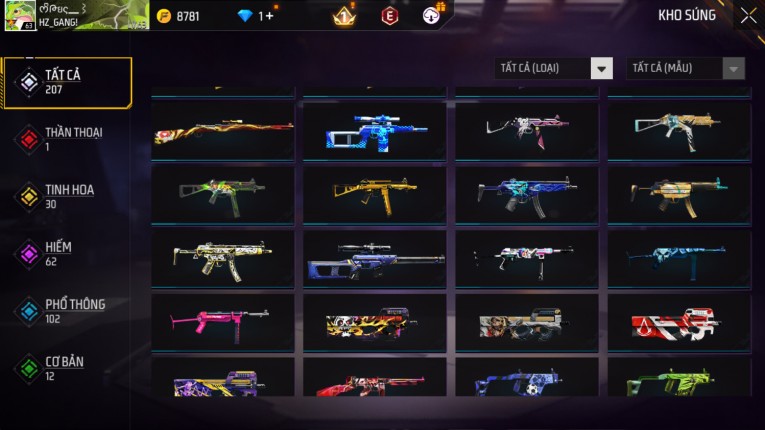The height and width of the screenshot is (430, 765).
Task: Add diamonds via the diamond counter
Action: [266, 16]
